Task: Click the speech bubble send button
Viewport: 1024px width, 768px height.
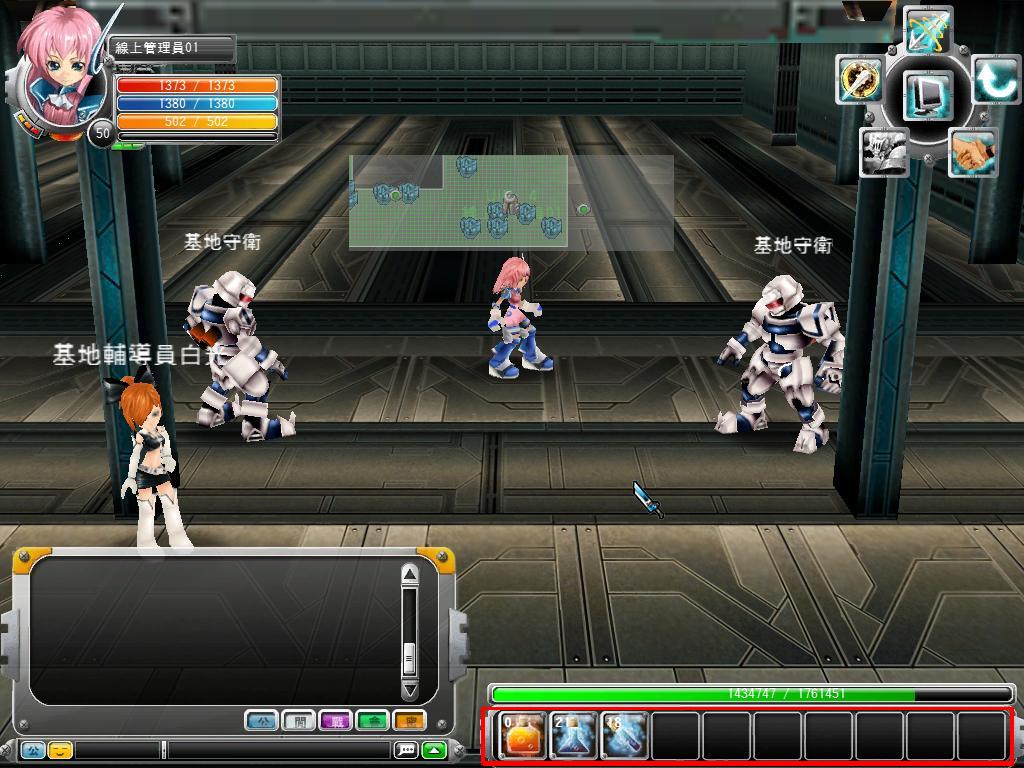Action: (406, 749)
